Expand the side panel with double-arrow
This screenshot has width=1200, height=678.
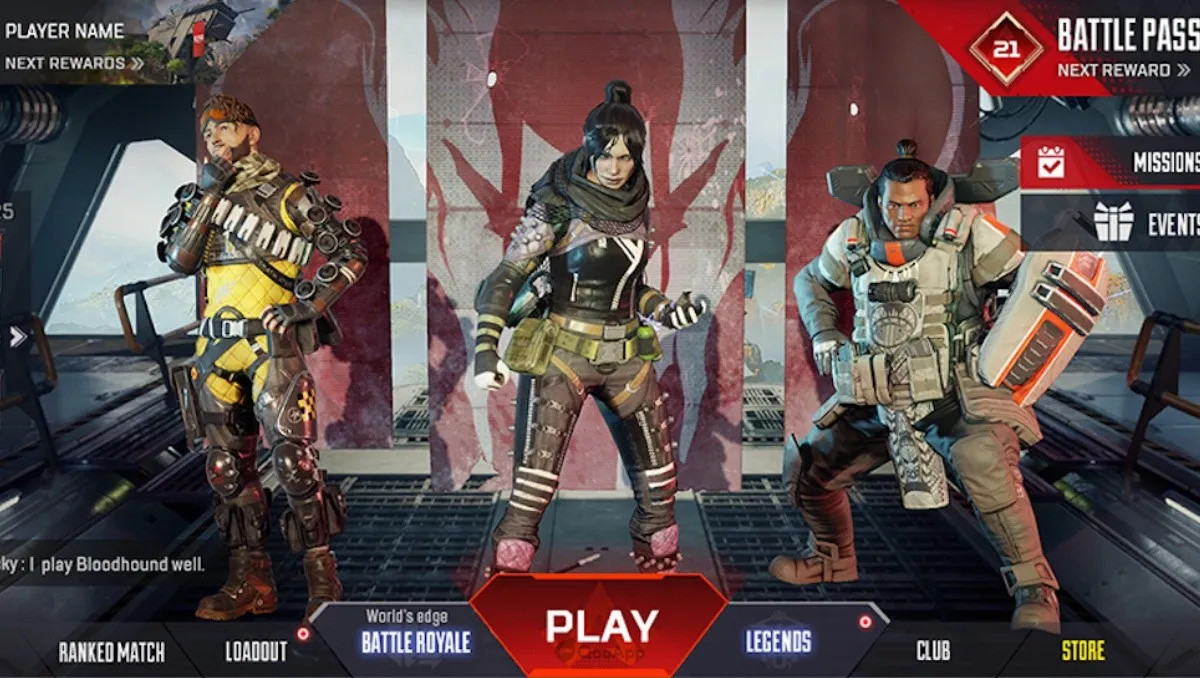pos(18,337)
